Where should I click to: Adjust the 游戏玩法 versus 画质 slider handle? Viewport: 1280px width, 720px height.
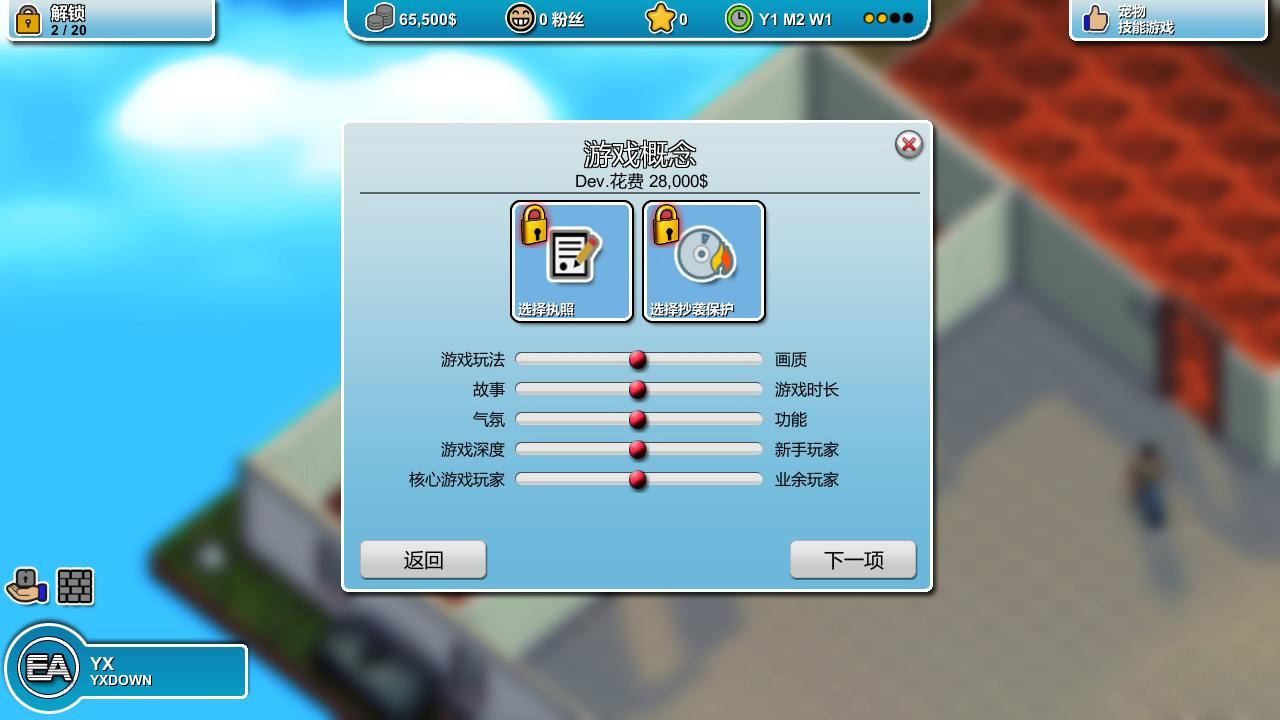tap(637, 359)
